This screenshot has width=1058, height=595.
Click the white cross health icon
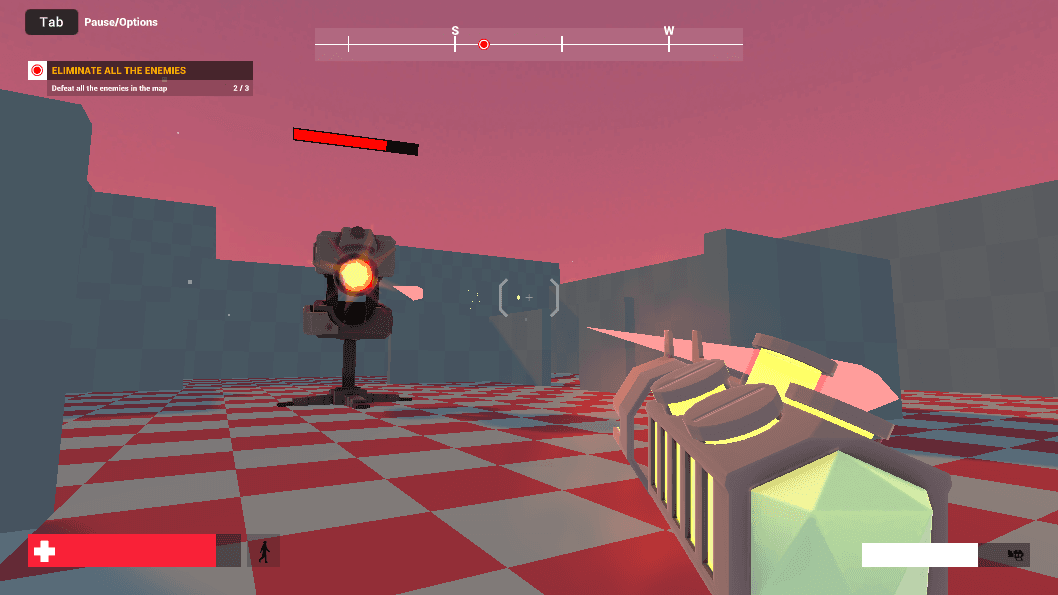coord(43,551)
